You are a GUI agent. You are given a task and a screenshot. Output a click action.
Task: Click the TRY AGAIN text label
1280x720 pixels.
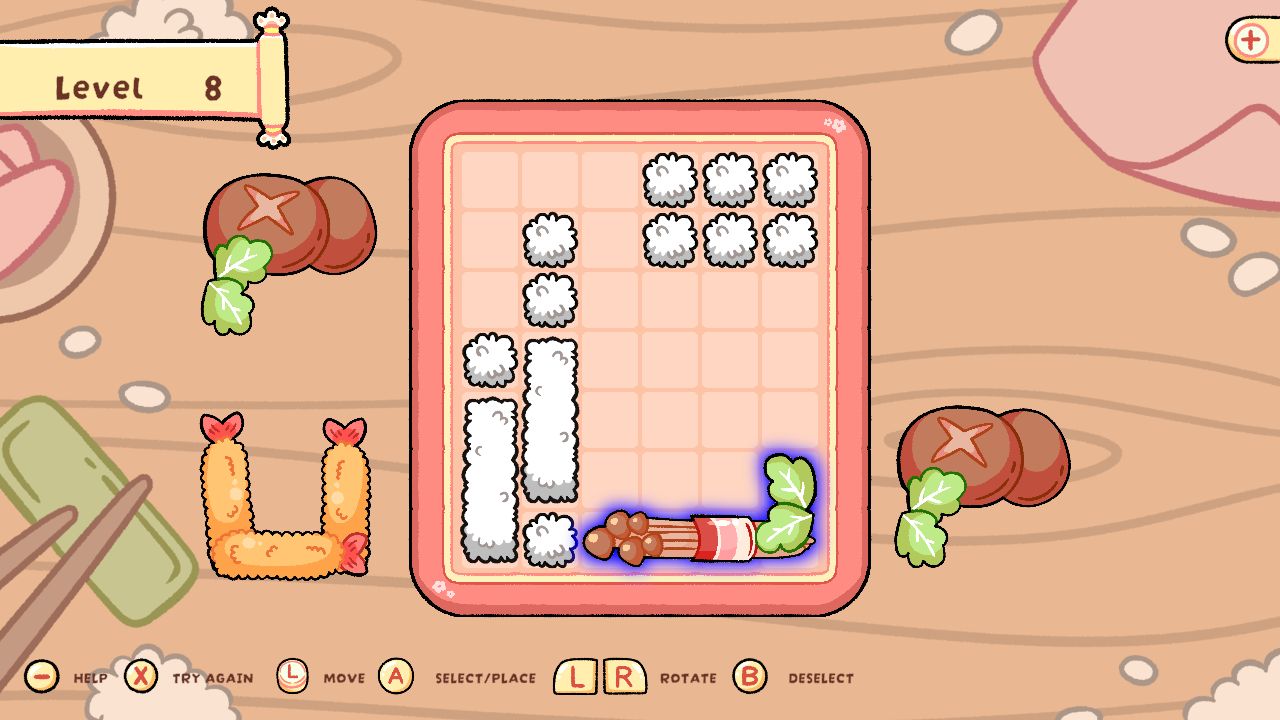210,678
